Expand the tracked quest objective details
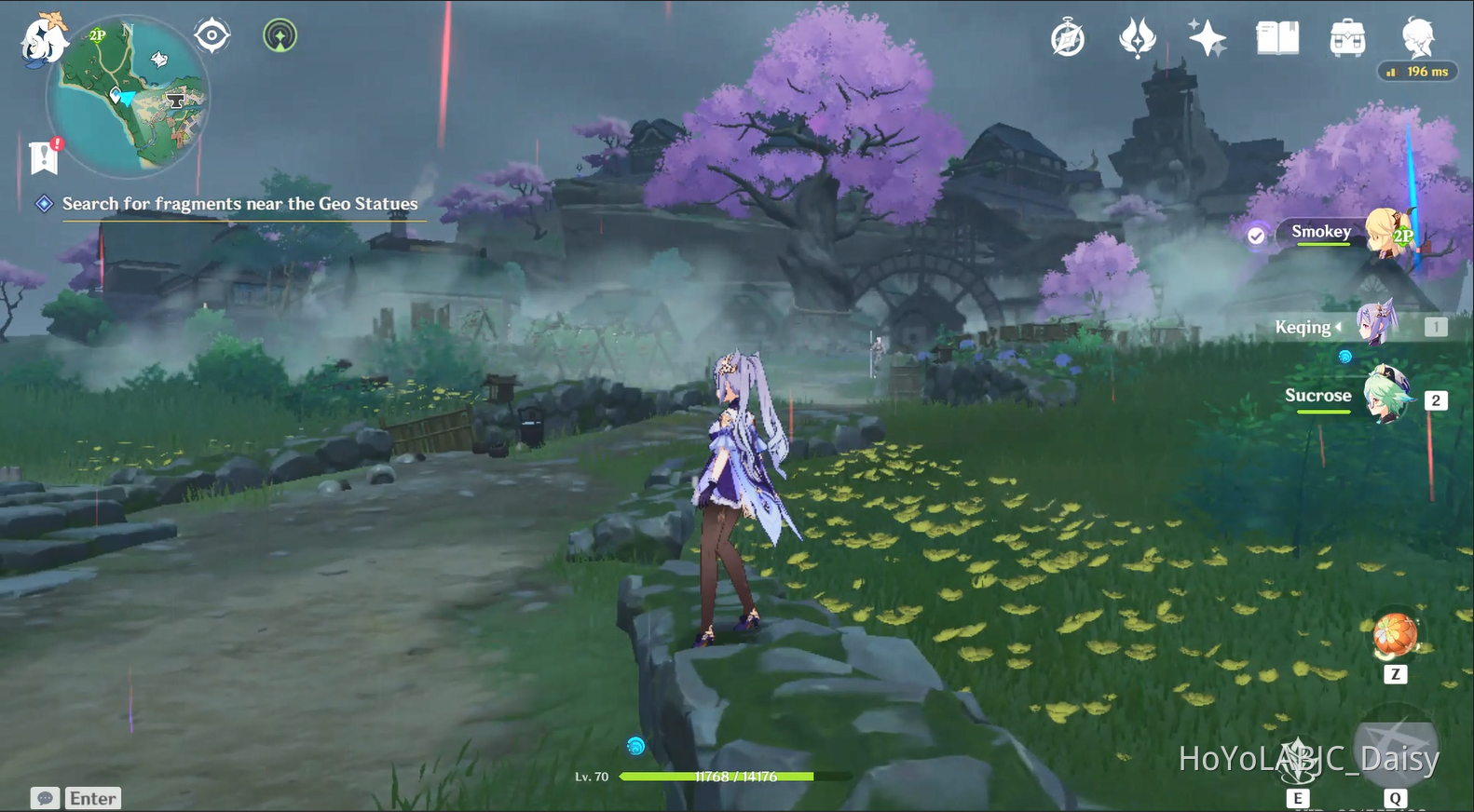This screenshot has height=812, width=1474. (239, 203)
